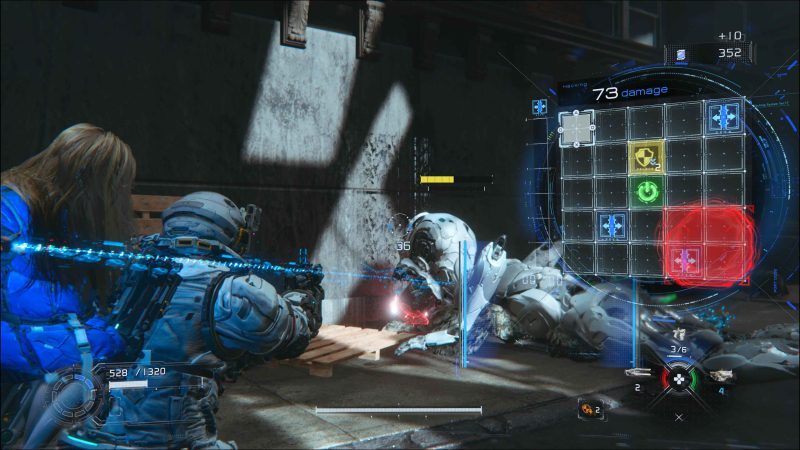Choose the weapon shown left of the selector wheel

click(640, 372)
